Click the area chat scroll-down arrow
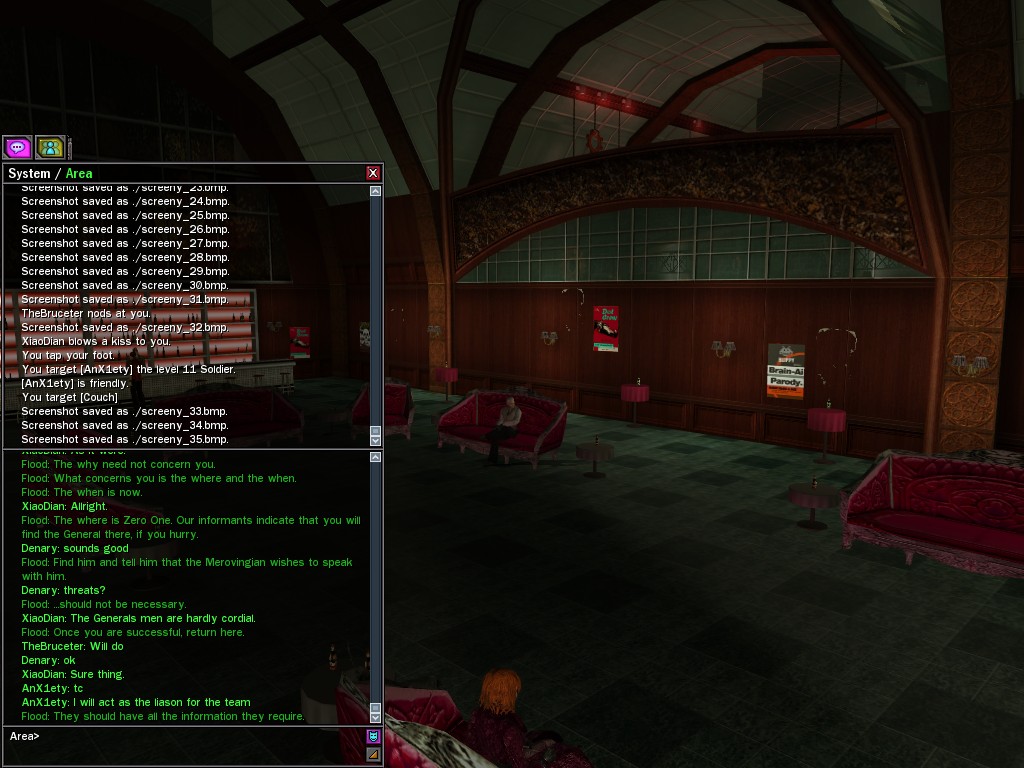This screenshot has width=1024, height=768. click(x=376, y=717)
